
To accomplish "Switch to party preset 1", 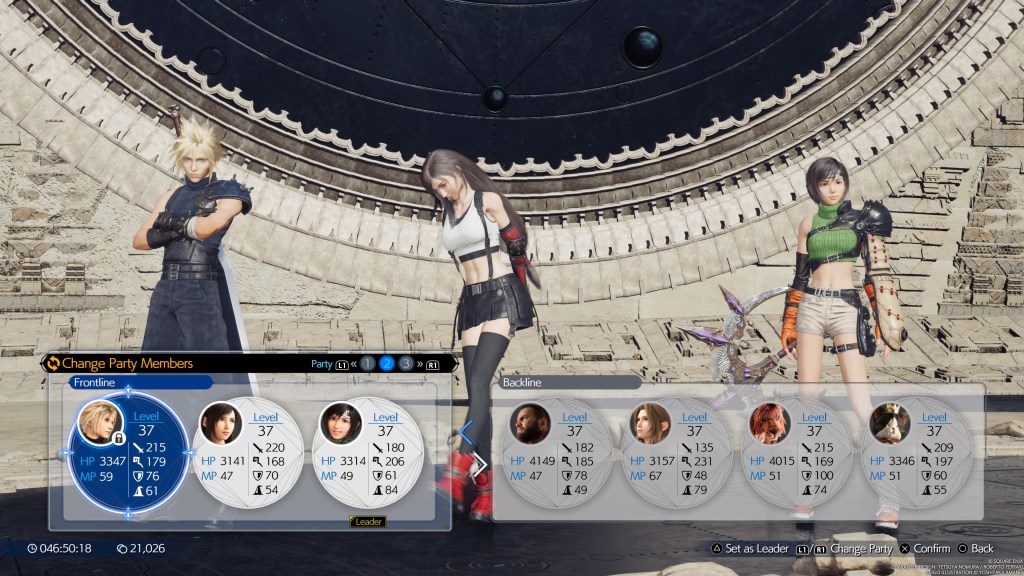I will pyautogui.click(x=368, y=364).
